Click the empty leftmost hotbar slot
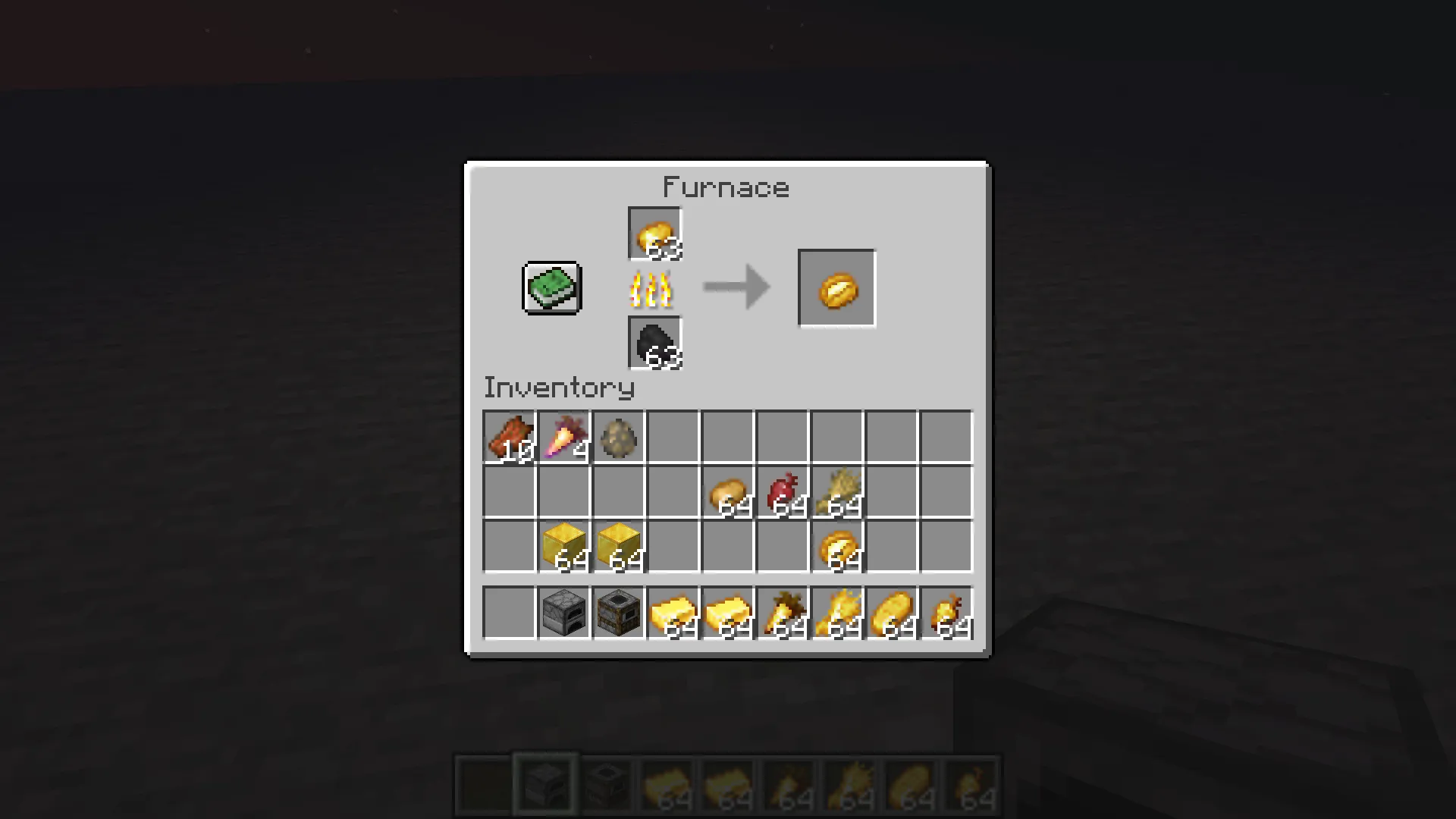This screenshot has height=819, width=1456. click(509, 613)
